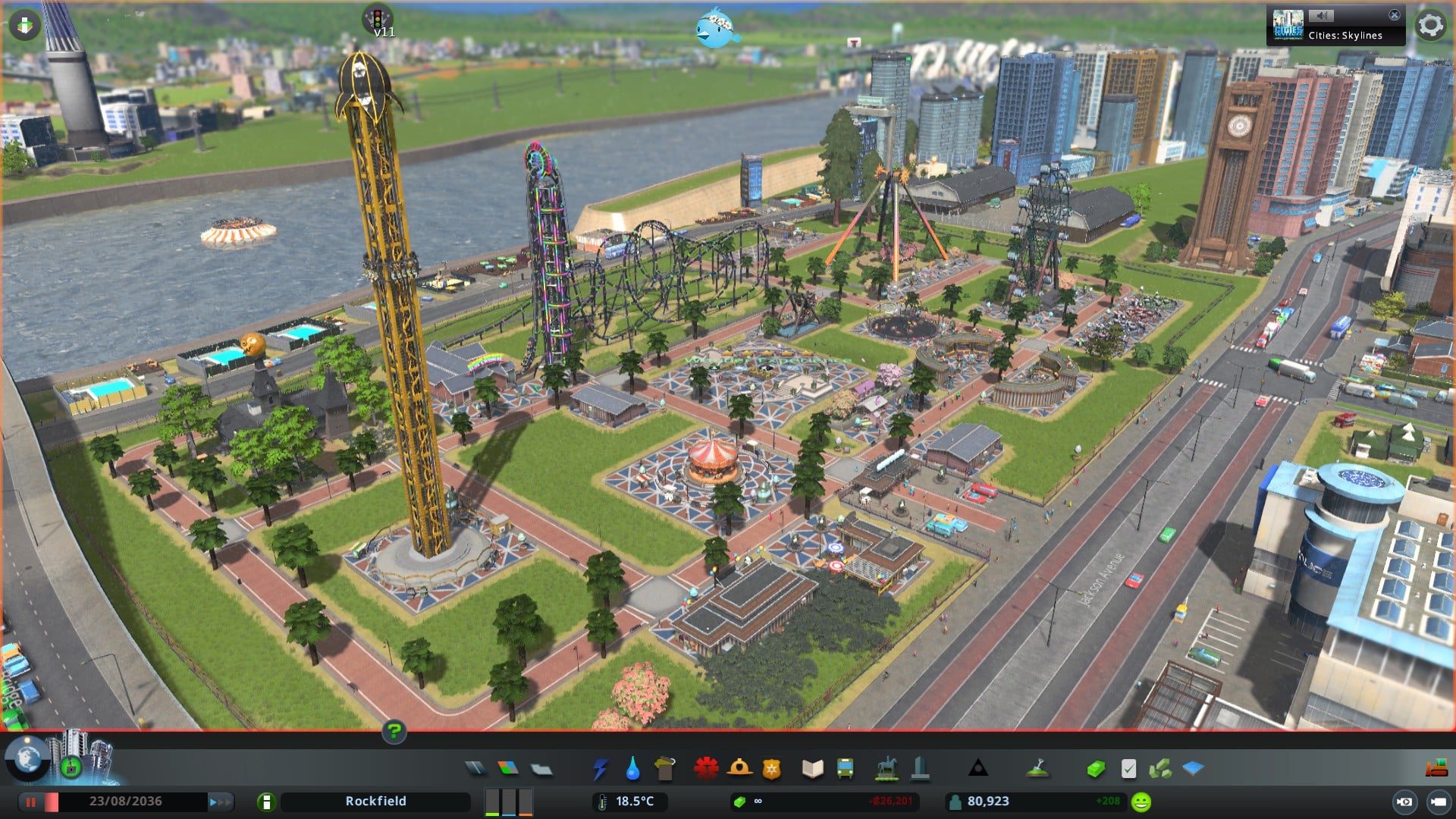The height and width of the screenshot is (819, 1456).
Task: Open Water and Sewage menu
Action: point(632,769)
